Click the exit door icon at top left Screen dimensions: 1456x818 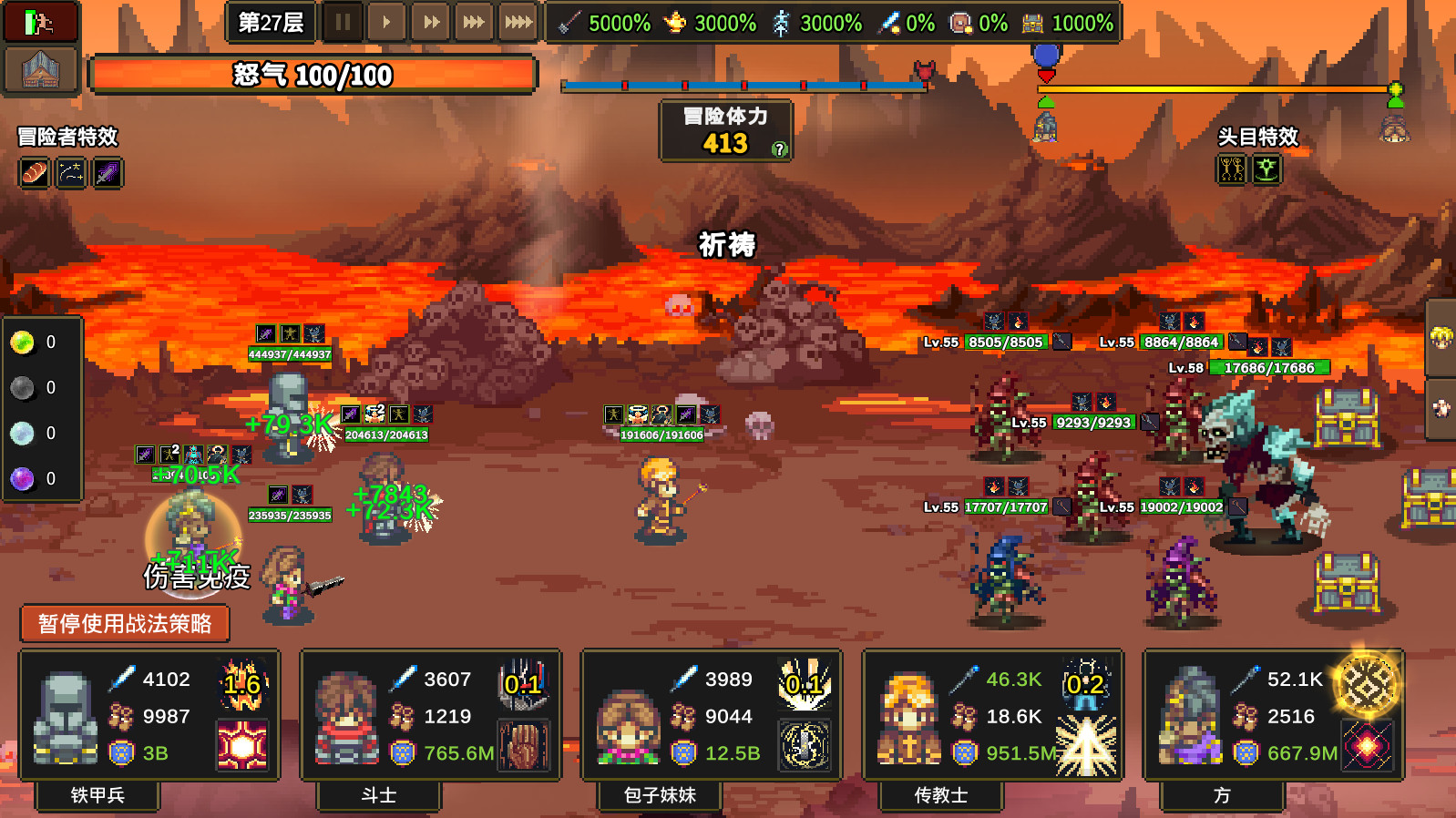(38, 20)
